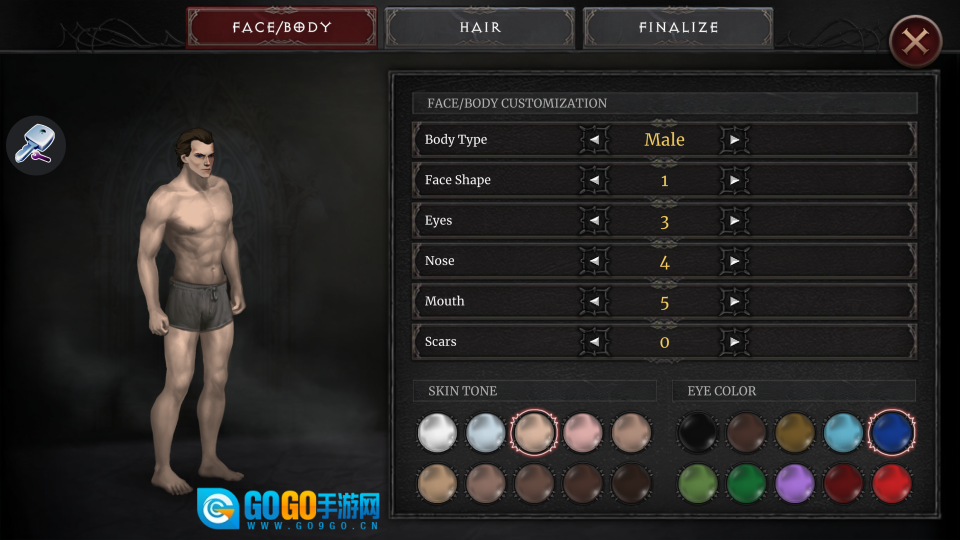
Task: Close the character customization screen
Action: (914, 42)
